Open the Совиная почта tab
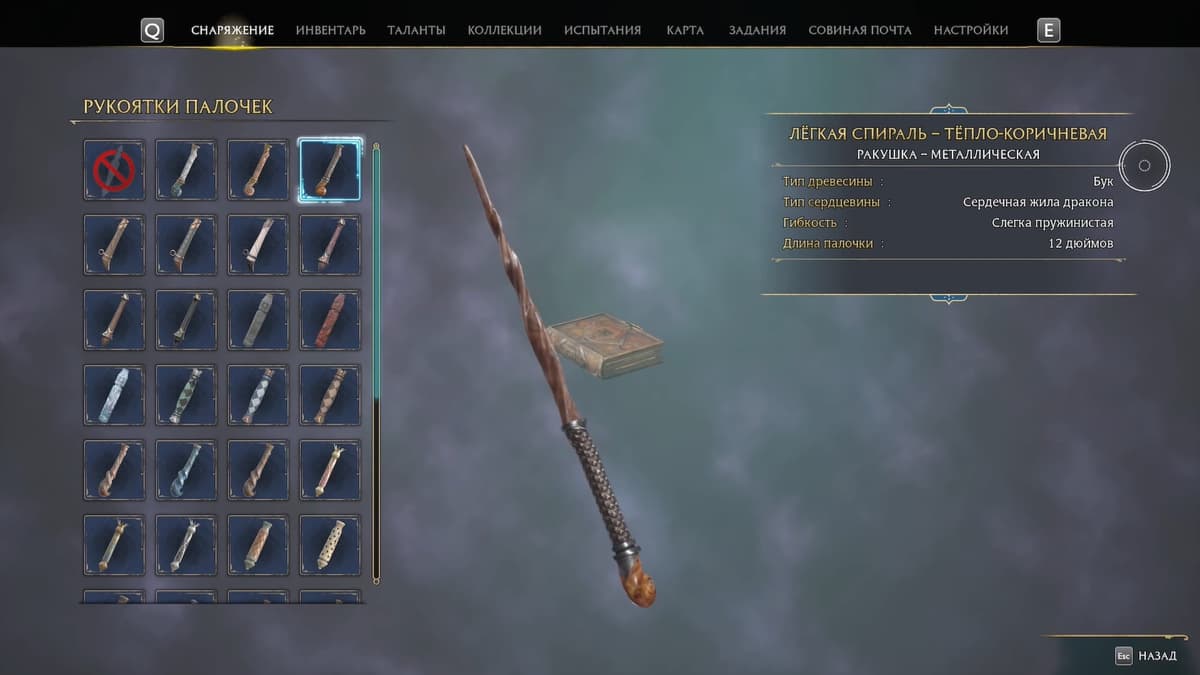The image size is (1200, 675). click(x=860, y=30)
